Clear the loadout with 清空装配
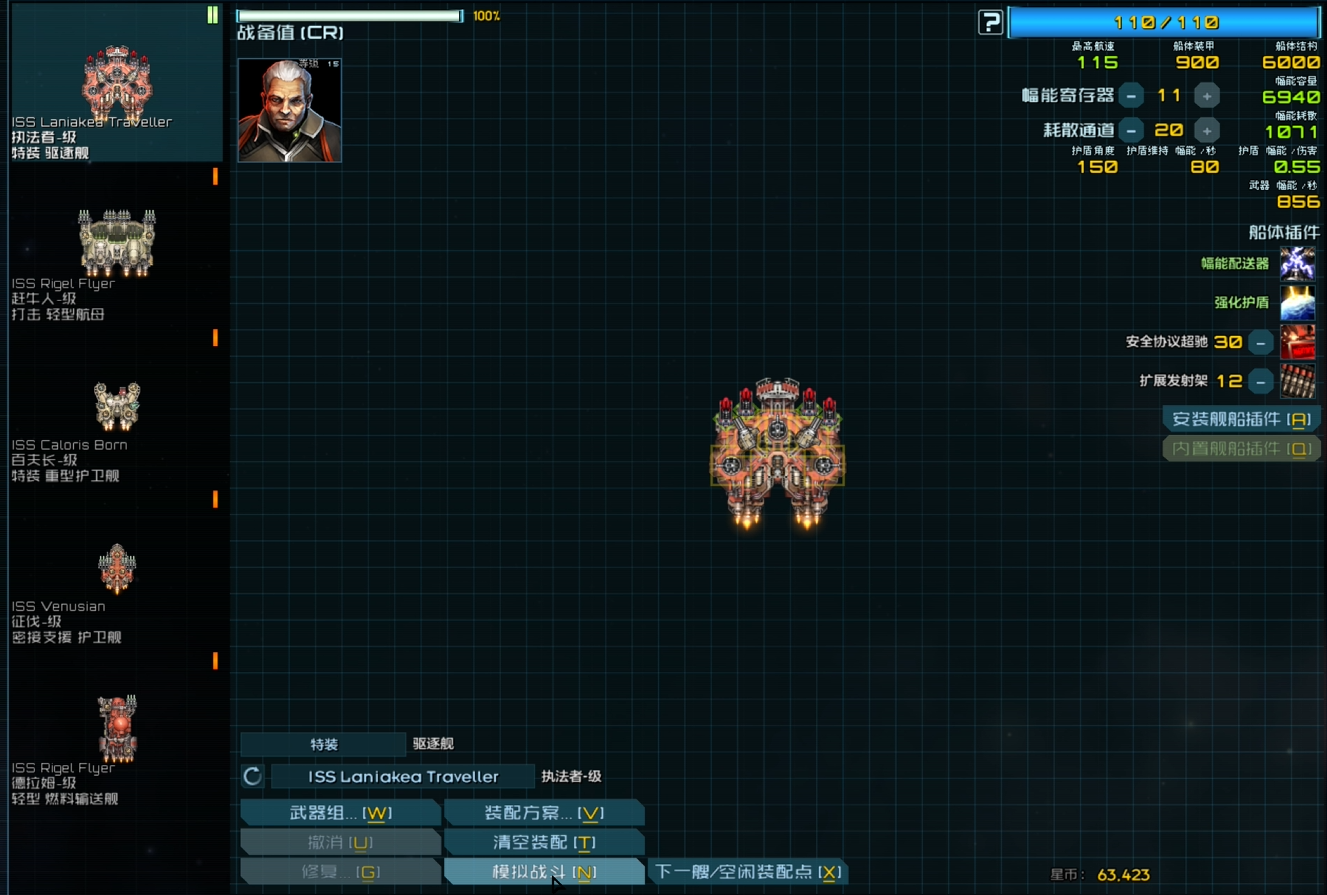1327x895 pixels. pyautogui.click(x=544, y=843)
